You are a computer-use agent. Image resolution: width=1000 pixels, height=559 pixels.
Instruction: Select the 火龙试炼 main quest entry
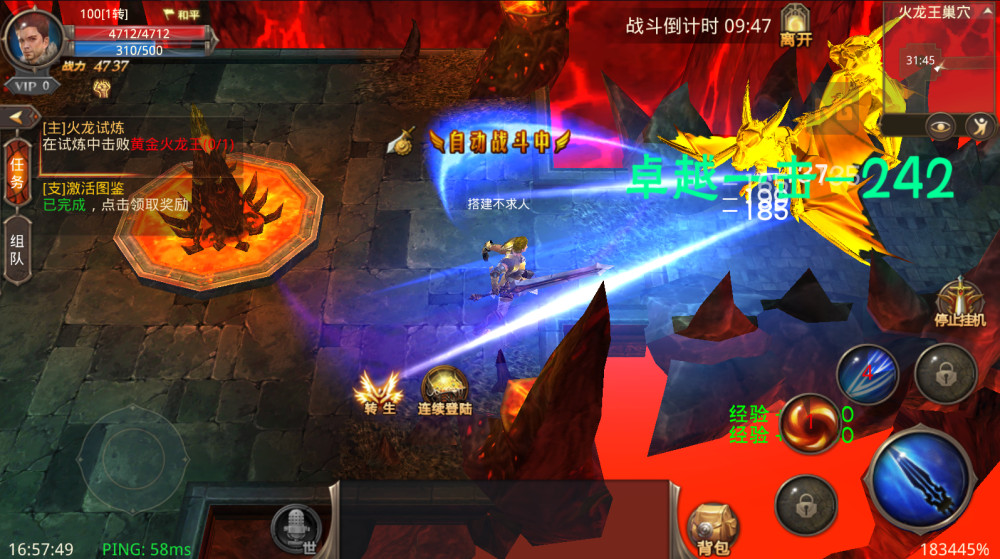pos(138,136)
